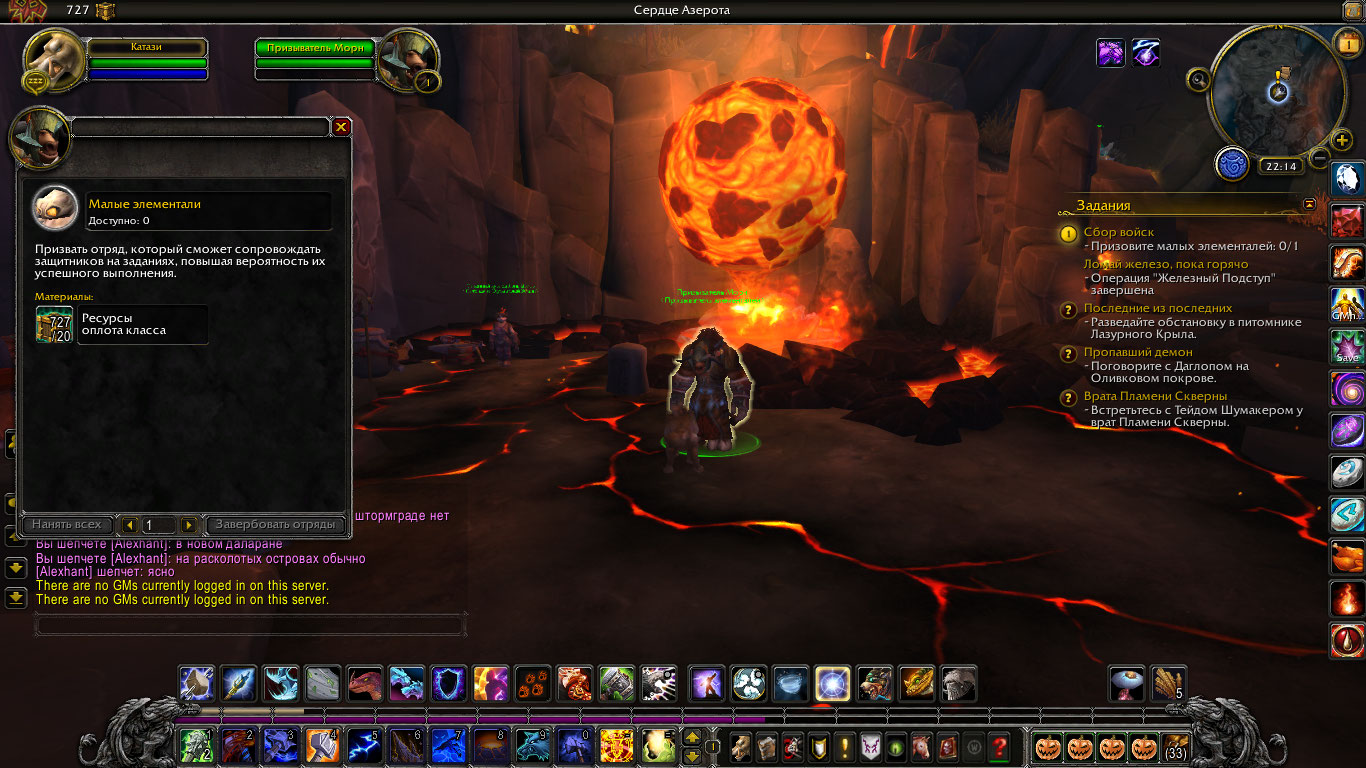
Task: Open the calendar button near minimap
Action: coord(1346,43)
